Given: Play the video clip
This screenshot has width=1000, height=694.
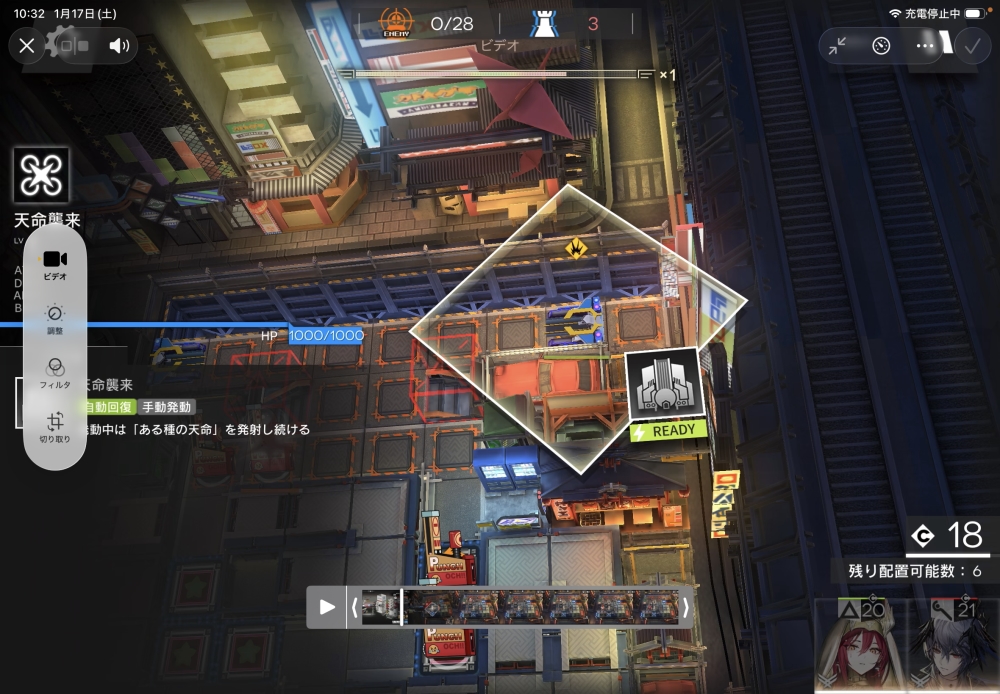Looking at the screenshot, I should click(x=327, y=607).
